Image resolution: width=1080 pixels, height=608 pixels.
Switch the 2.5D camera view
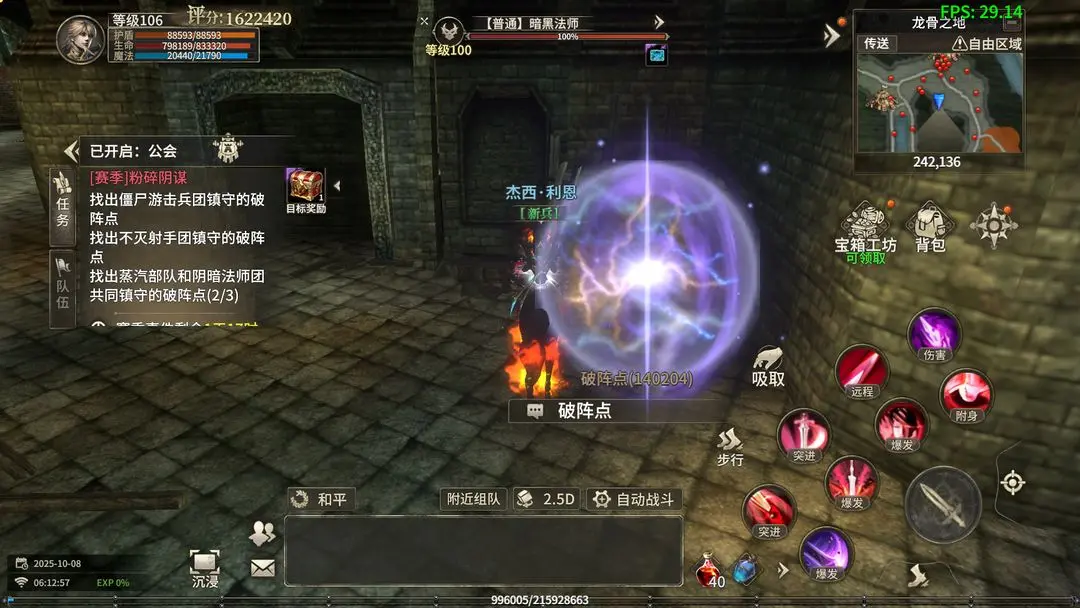547,499
